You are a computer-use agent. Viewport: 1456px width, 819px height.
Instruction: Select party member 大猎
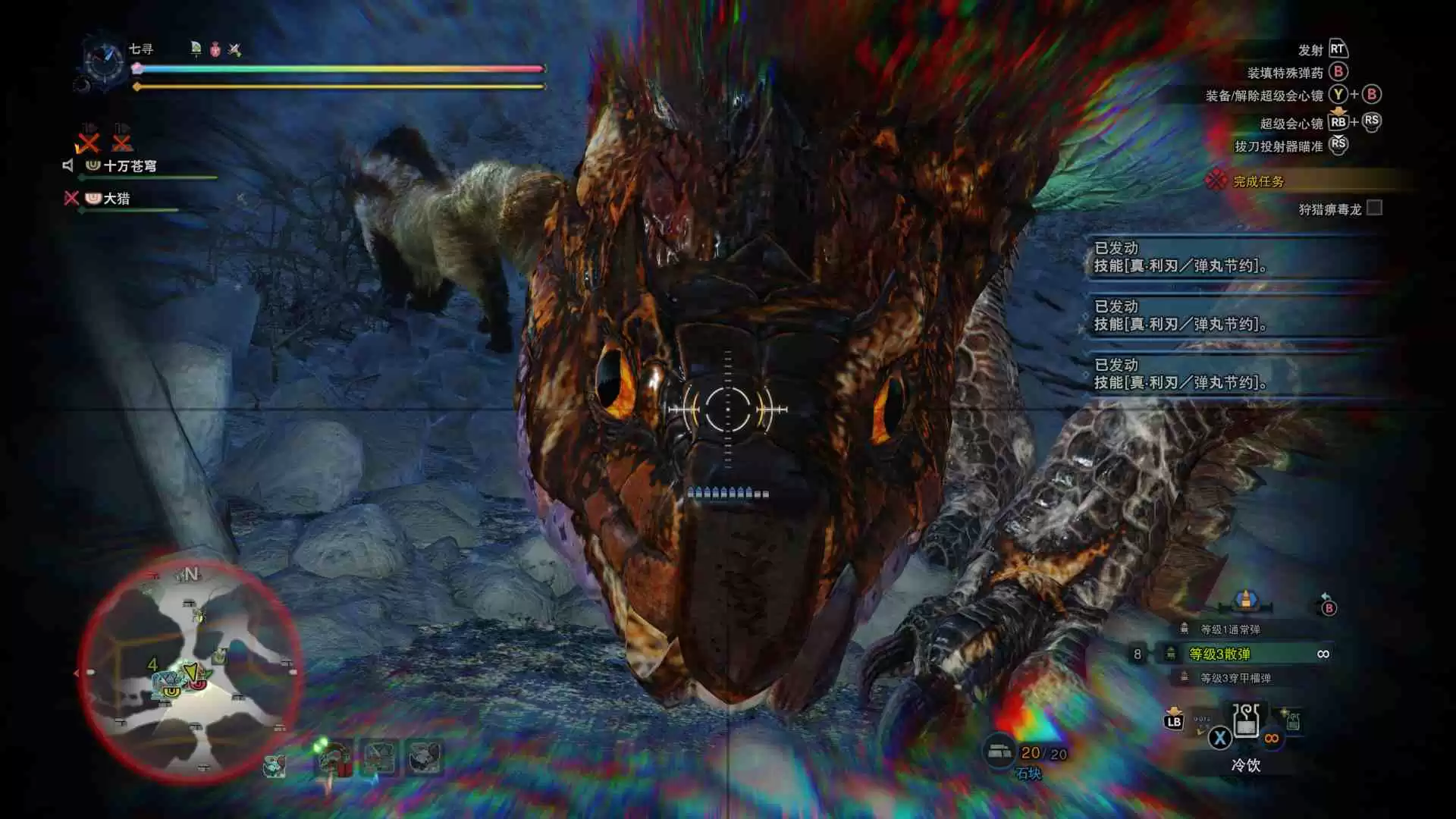[x=117, y=199]
